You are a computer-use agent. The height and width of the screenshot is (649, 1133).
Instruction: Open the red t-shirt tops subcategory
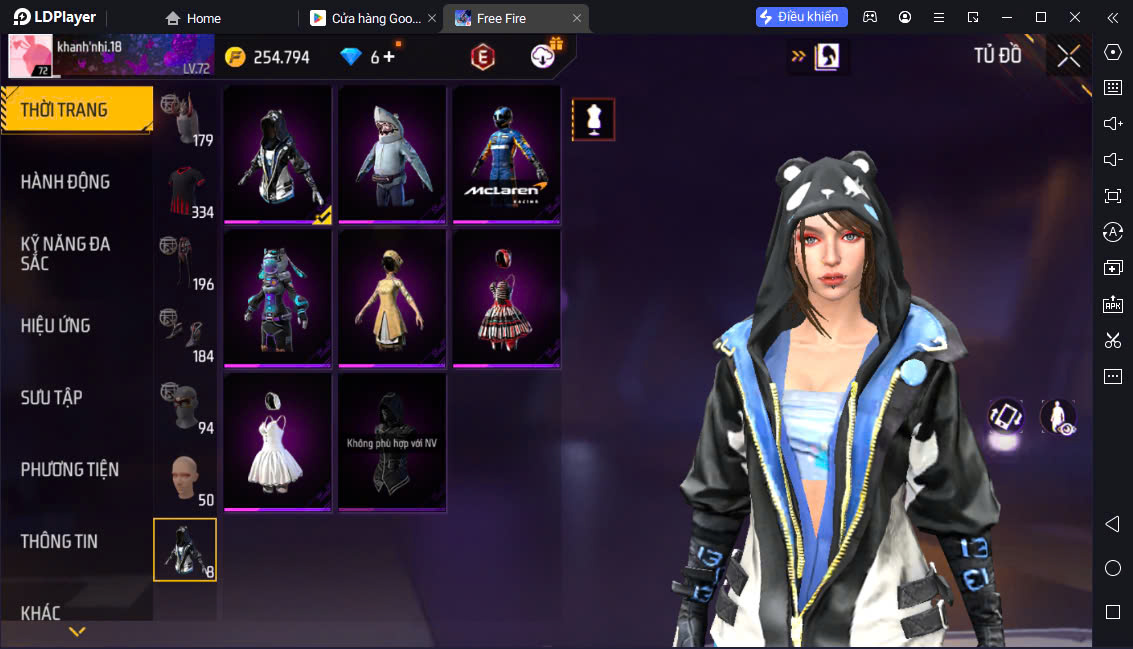[185, 191]
